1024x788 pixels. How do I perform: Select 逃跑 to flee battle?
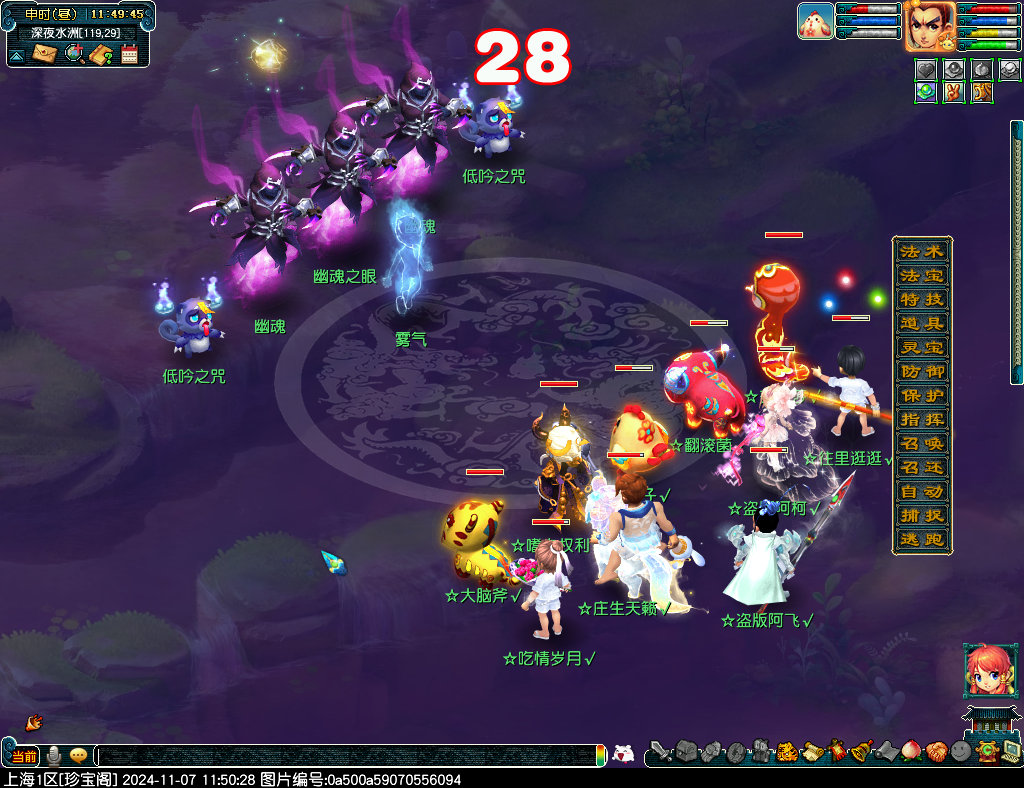click(921, 540)
